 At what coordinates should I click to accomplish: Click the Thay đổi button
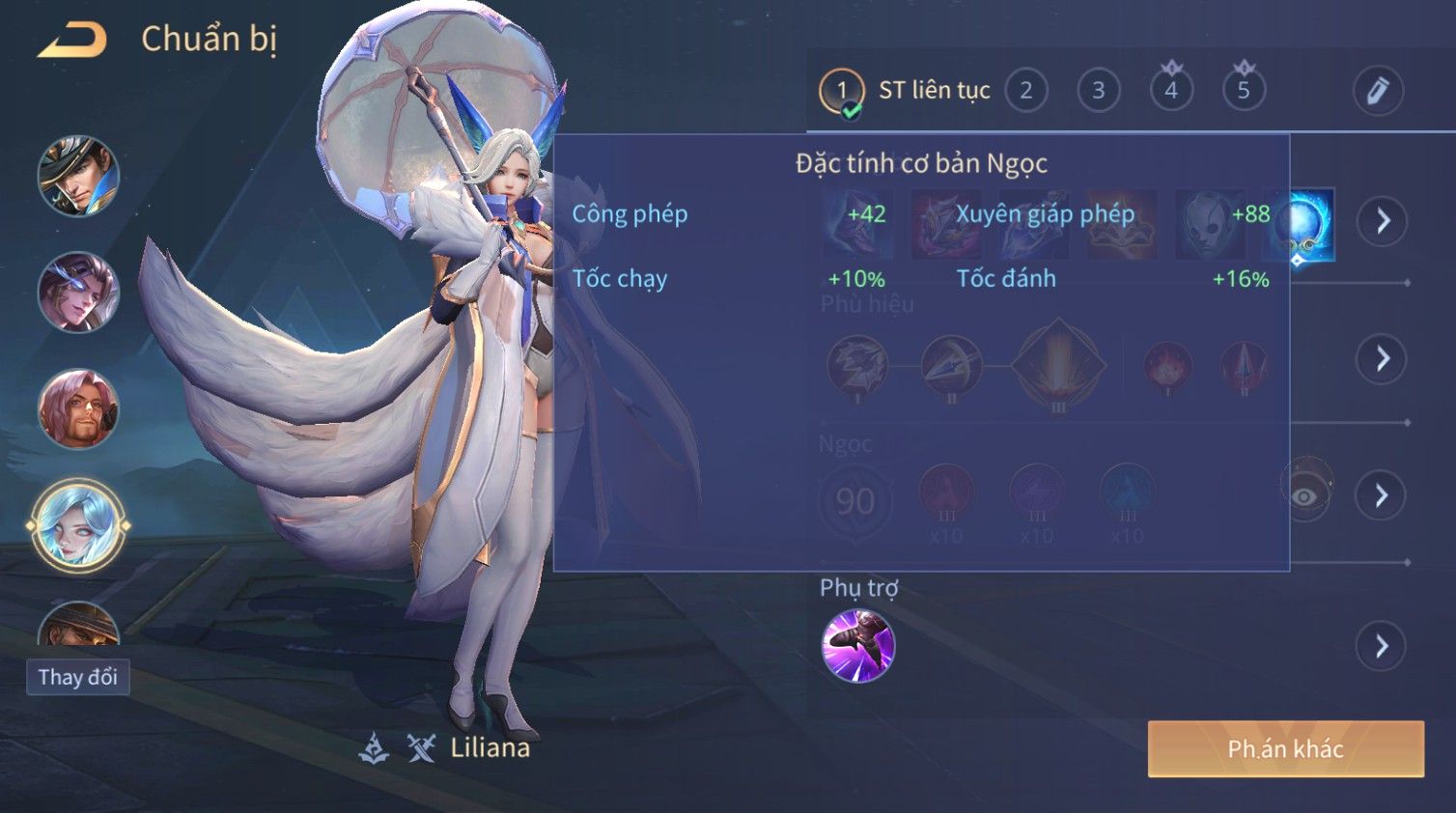[78, 677]
